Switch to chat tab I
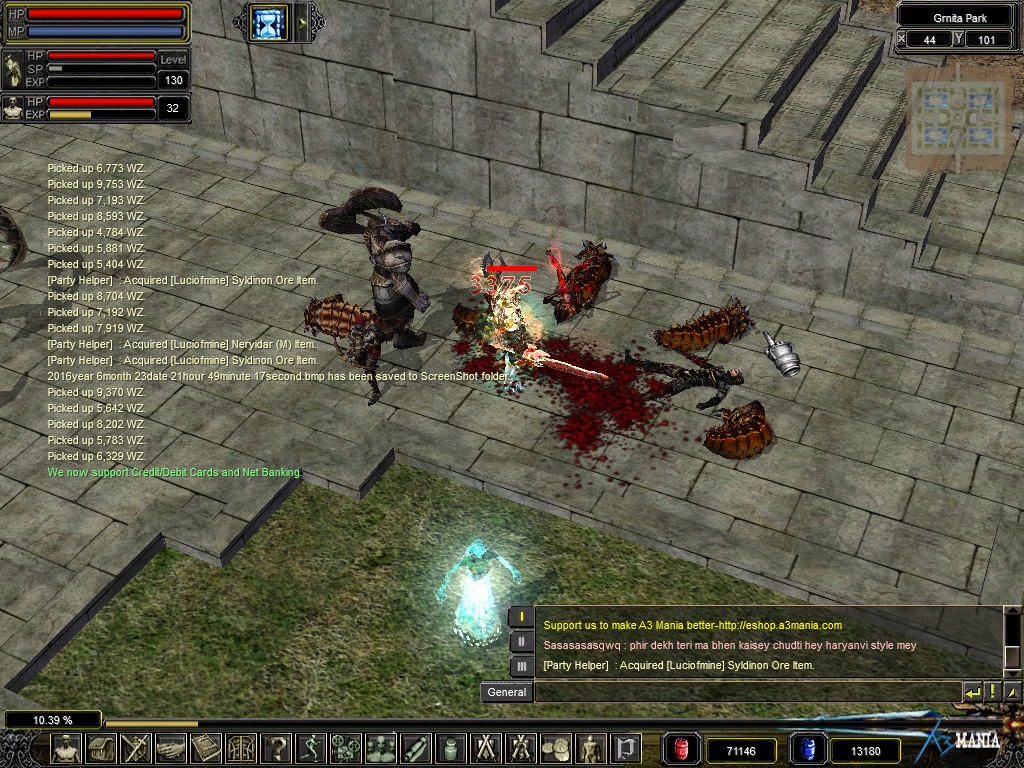 click(x=521, y=616)
